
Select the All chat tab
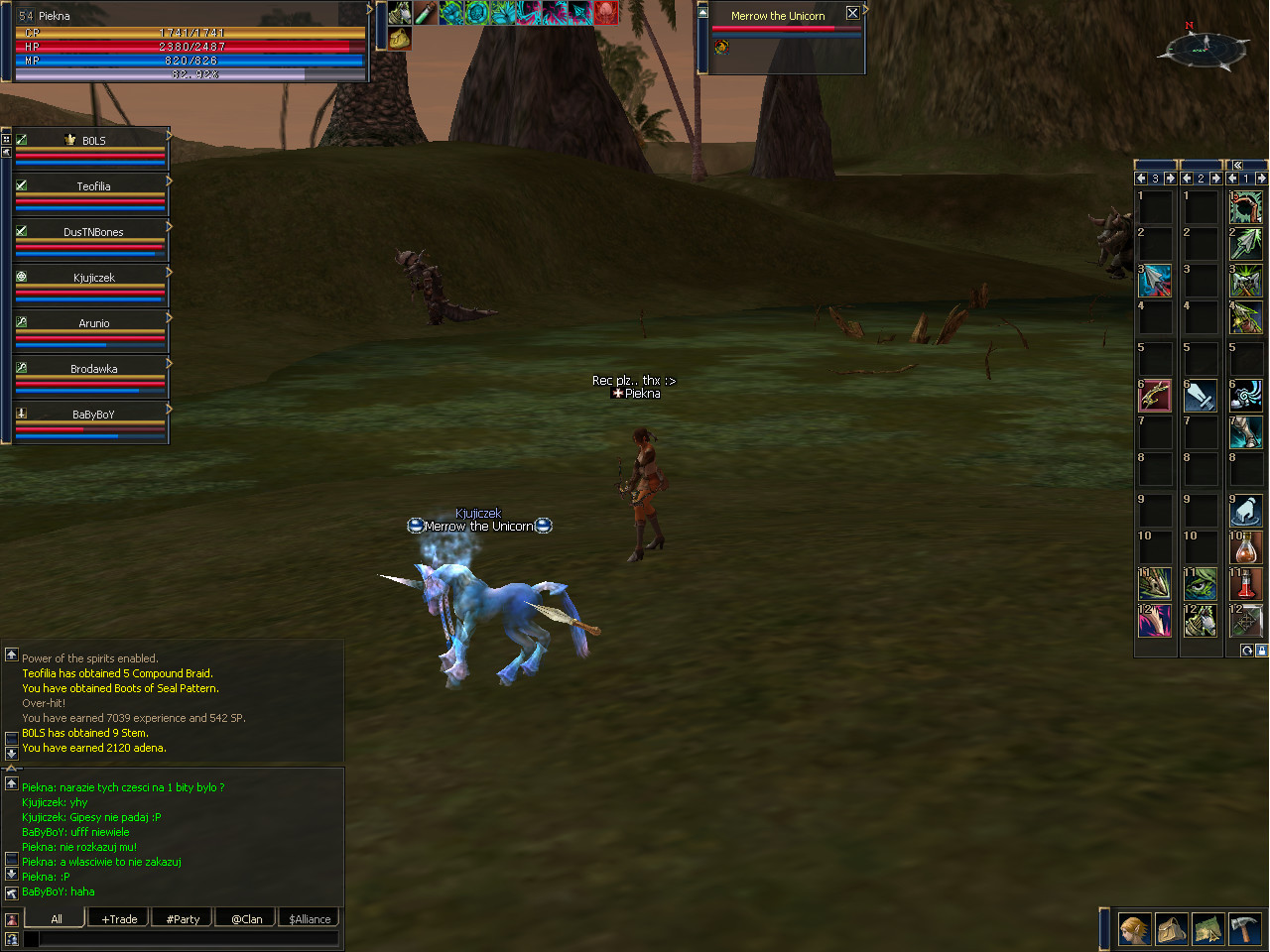click(57, 919)
